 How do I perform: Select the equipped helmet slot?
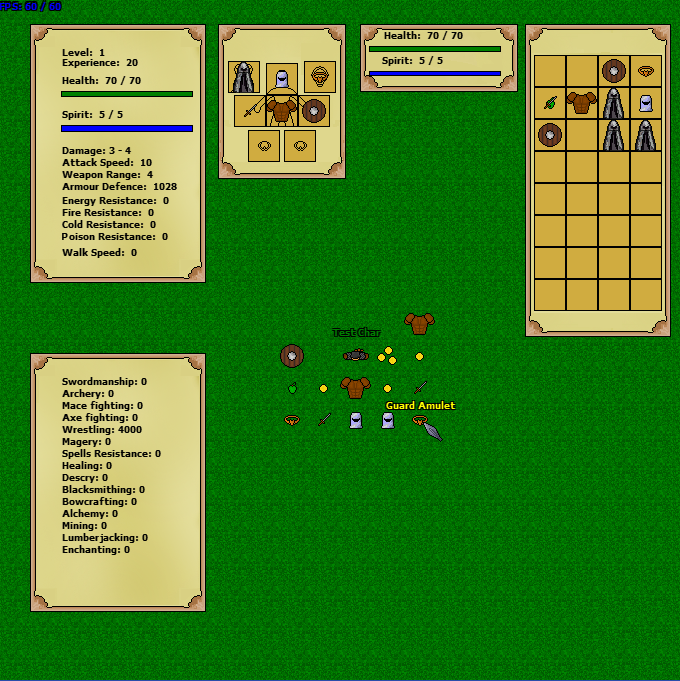tap(282, 79)
